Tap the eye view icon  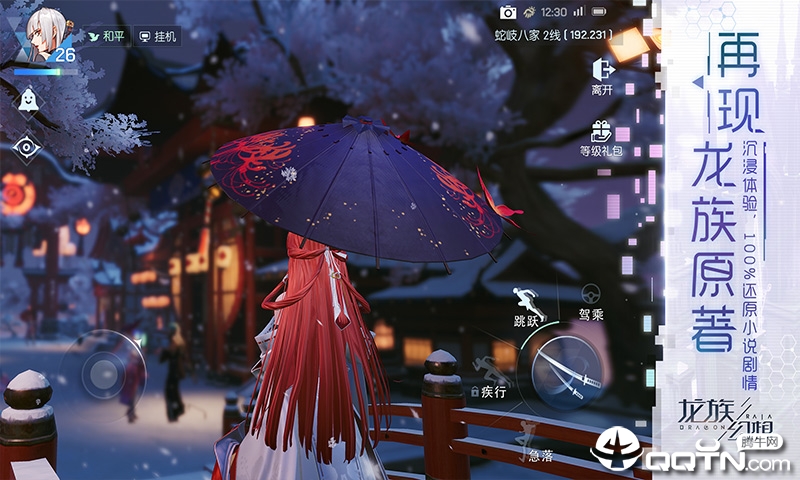[25, 147]
